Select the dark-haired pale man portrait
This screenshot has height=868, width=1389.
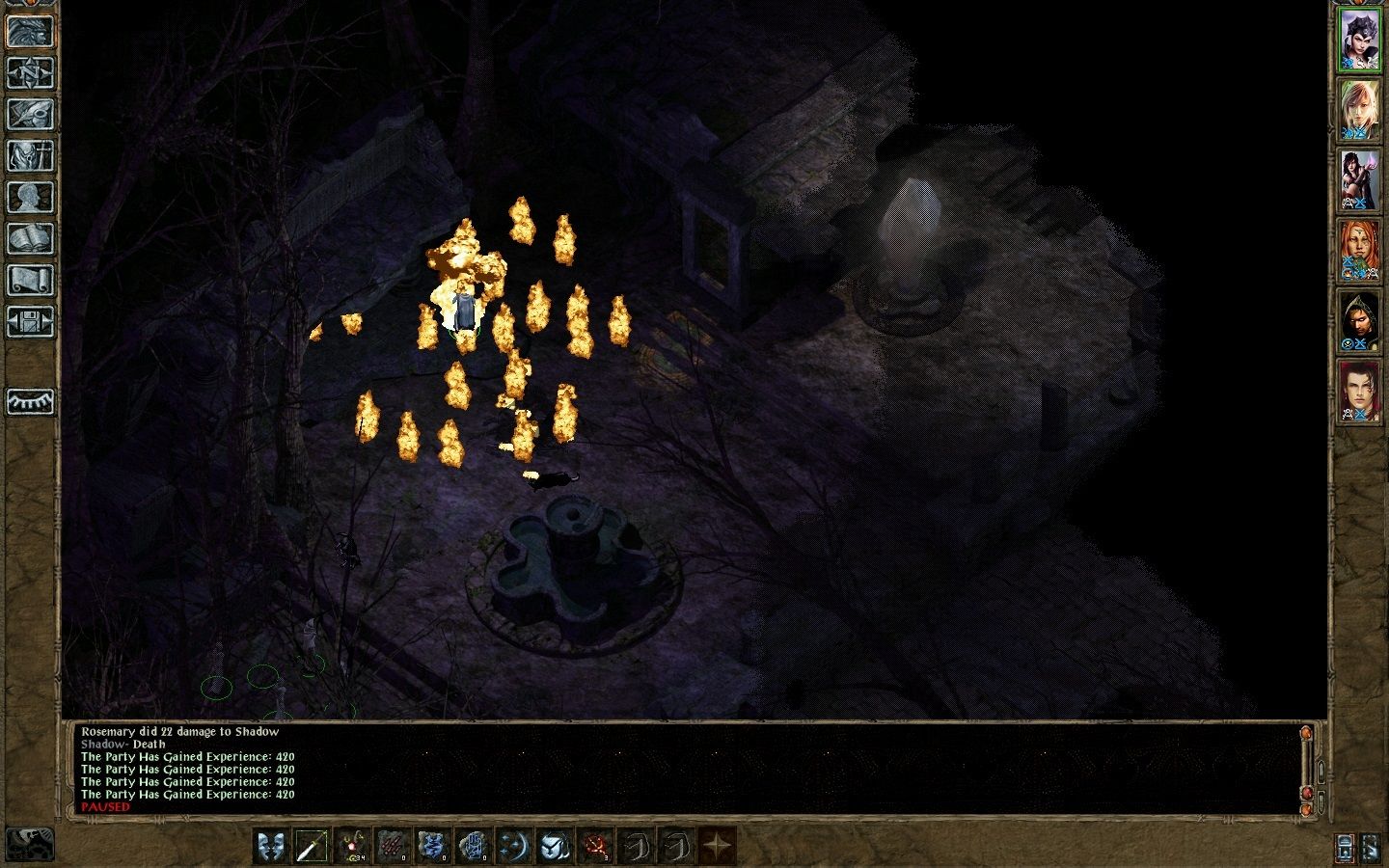pyautogui.click(x=1358, y=390)
